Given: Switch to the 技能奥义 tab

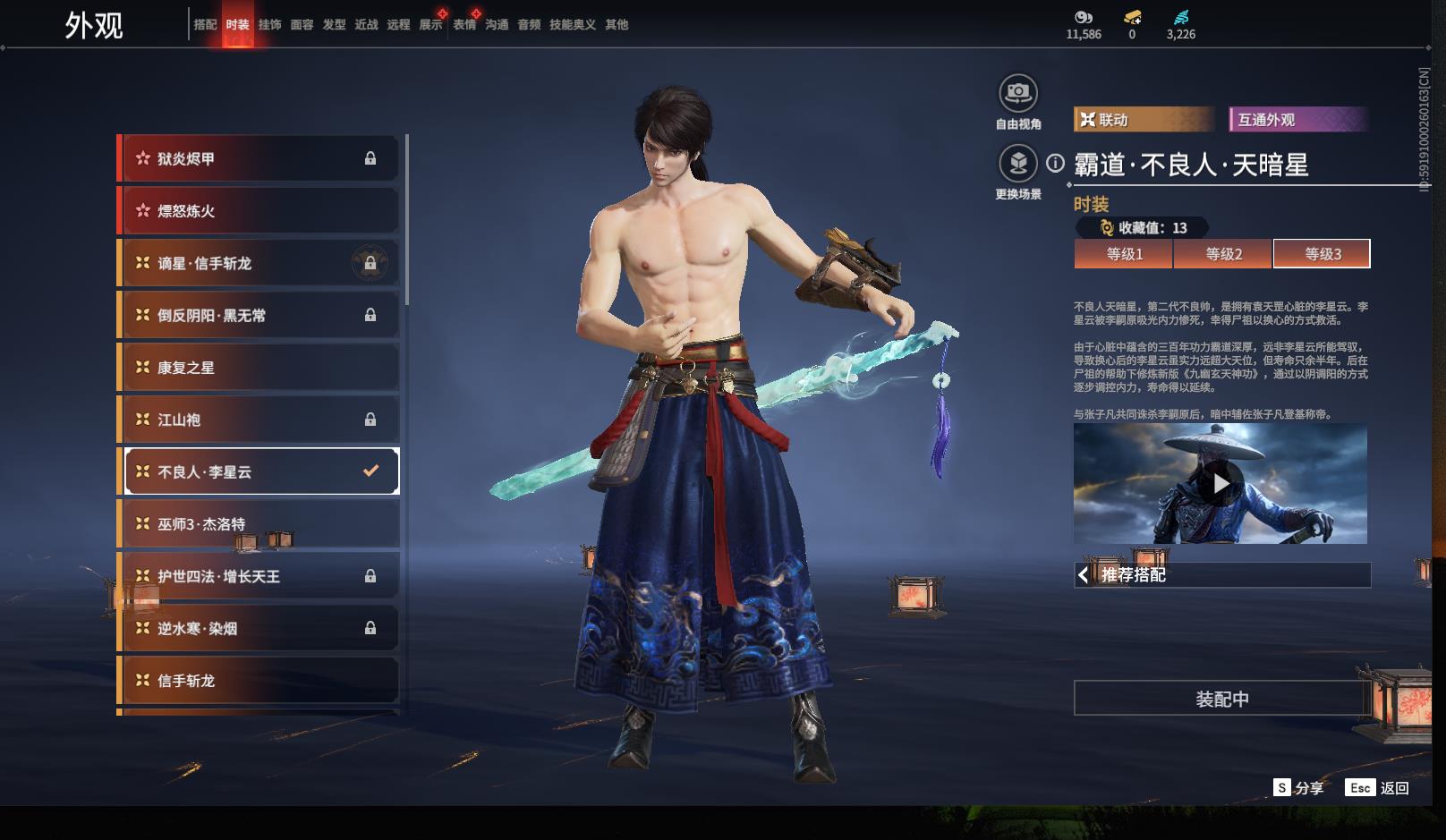Looking at the screenshot, I should pos(572,25).
